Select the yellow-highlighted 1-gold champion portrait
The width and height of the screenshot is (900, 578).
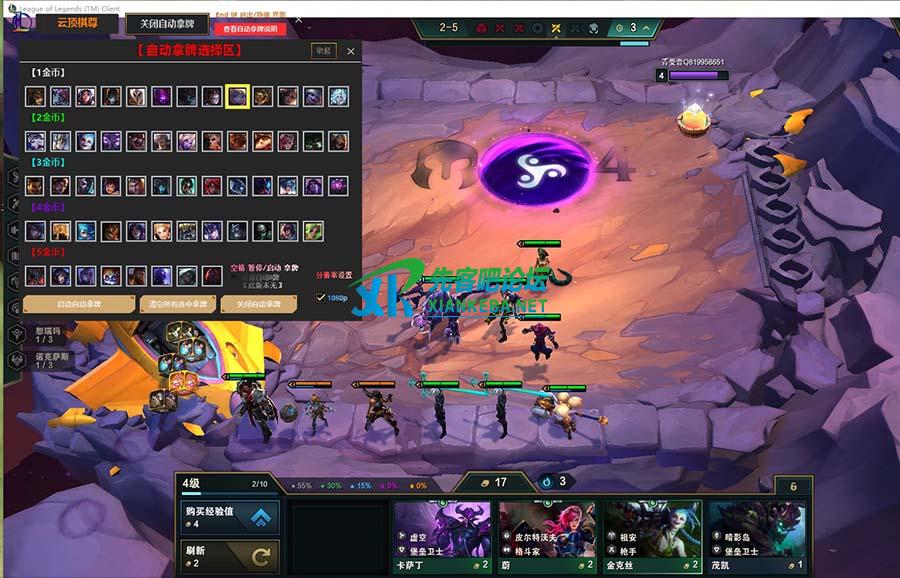[237, 96]
